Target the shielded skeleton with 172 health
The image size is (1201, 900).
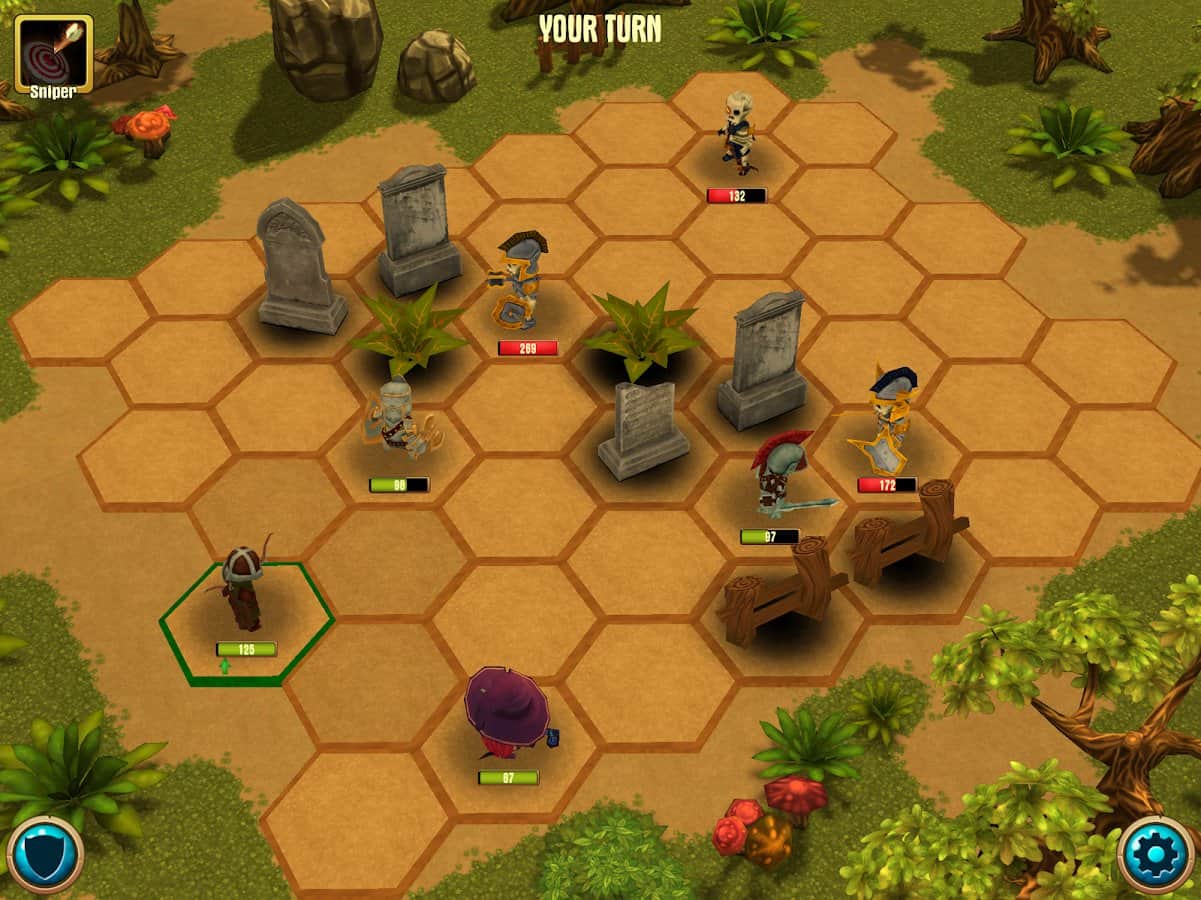[888, 420]
